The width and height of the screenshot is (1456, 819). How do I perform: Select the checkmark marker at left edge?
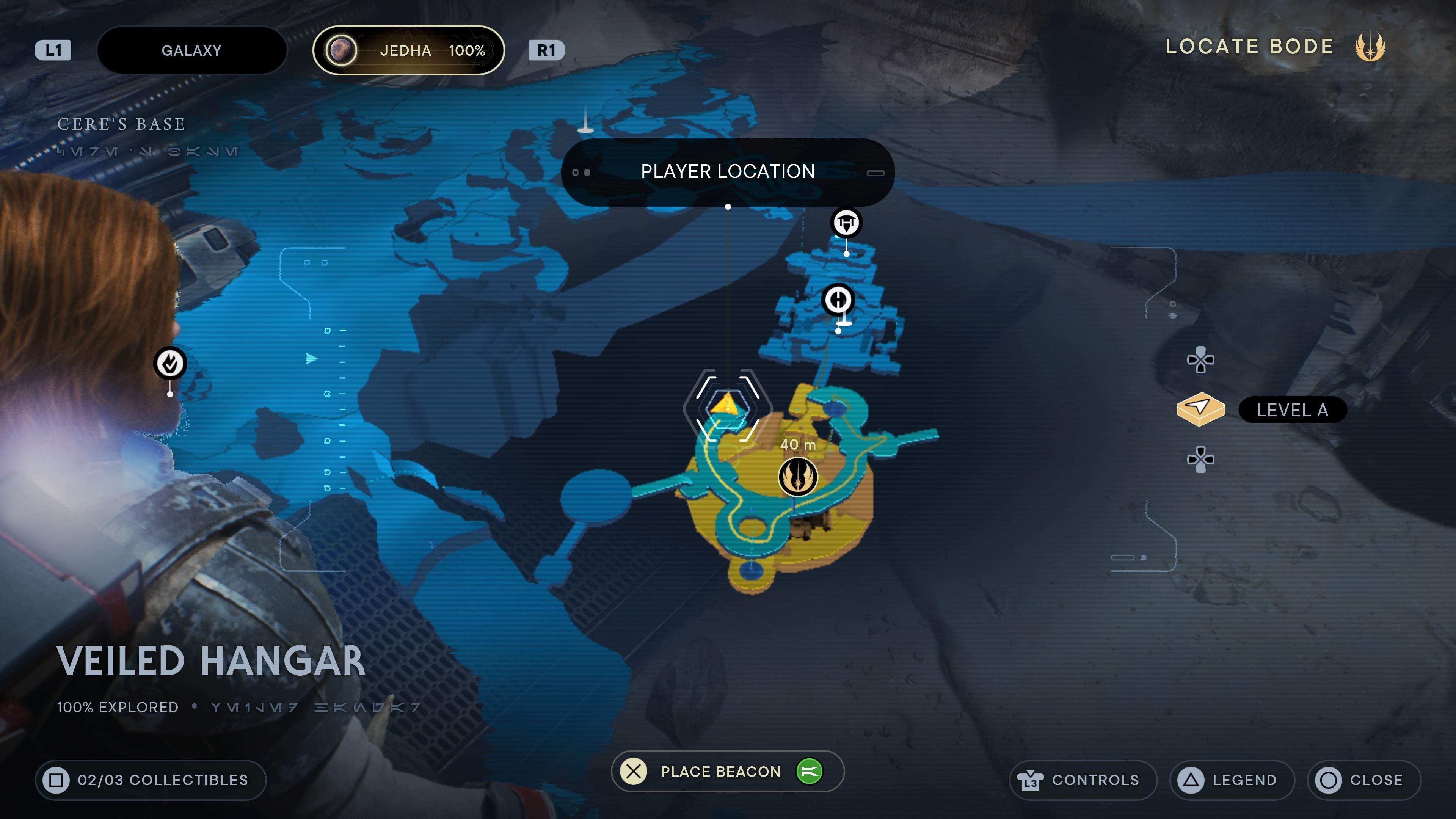(170, 363)
